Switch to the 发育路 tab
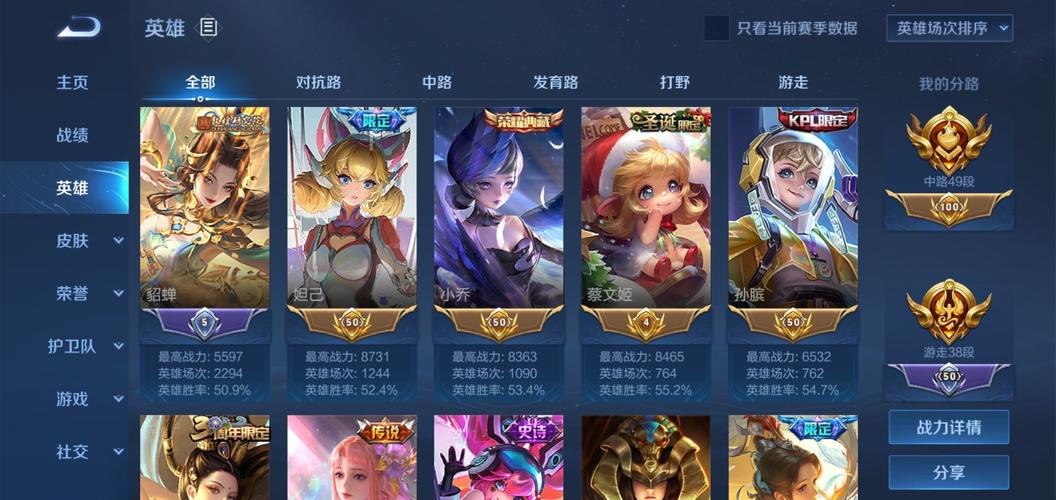 coord(555,83)
